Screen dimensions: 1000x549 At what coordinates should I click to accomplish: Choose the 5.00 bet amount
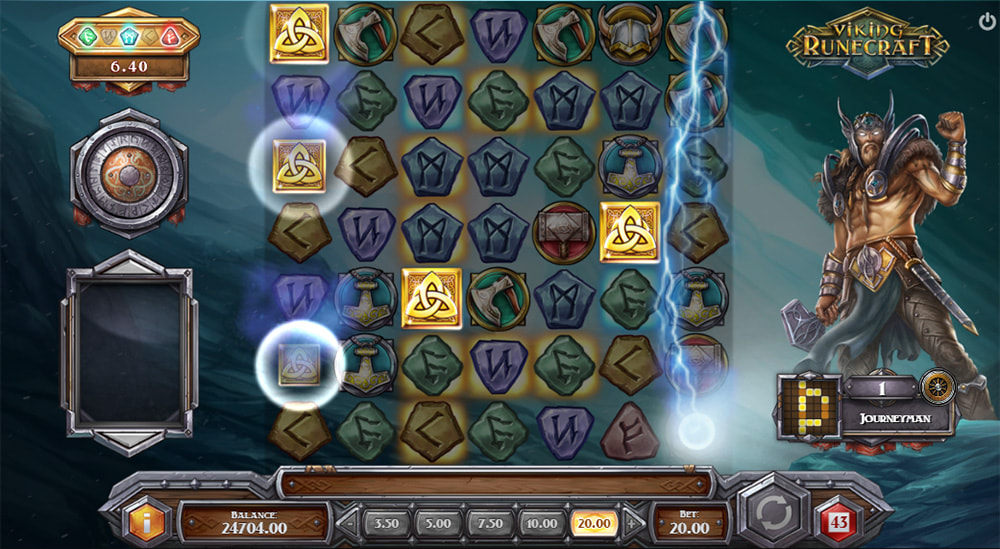[437, 522]
